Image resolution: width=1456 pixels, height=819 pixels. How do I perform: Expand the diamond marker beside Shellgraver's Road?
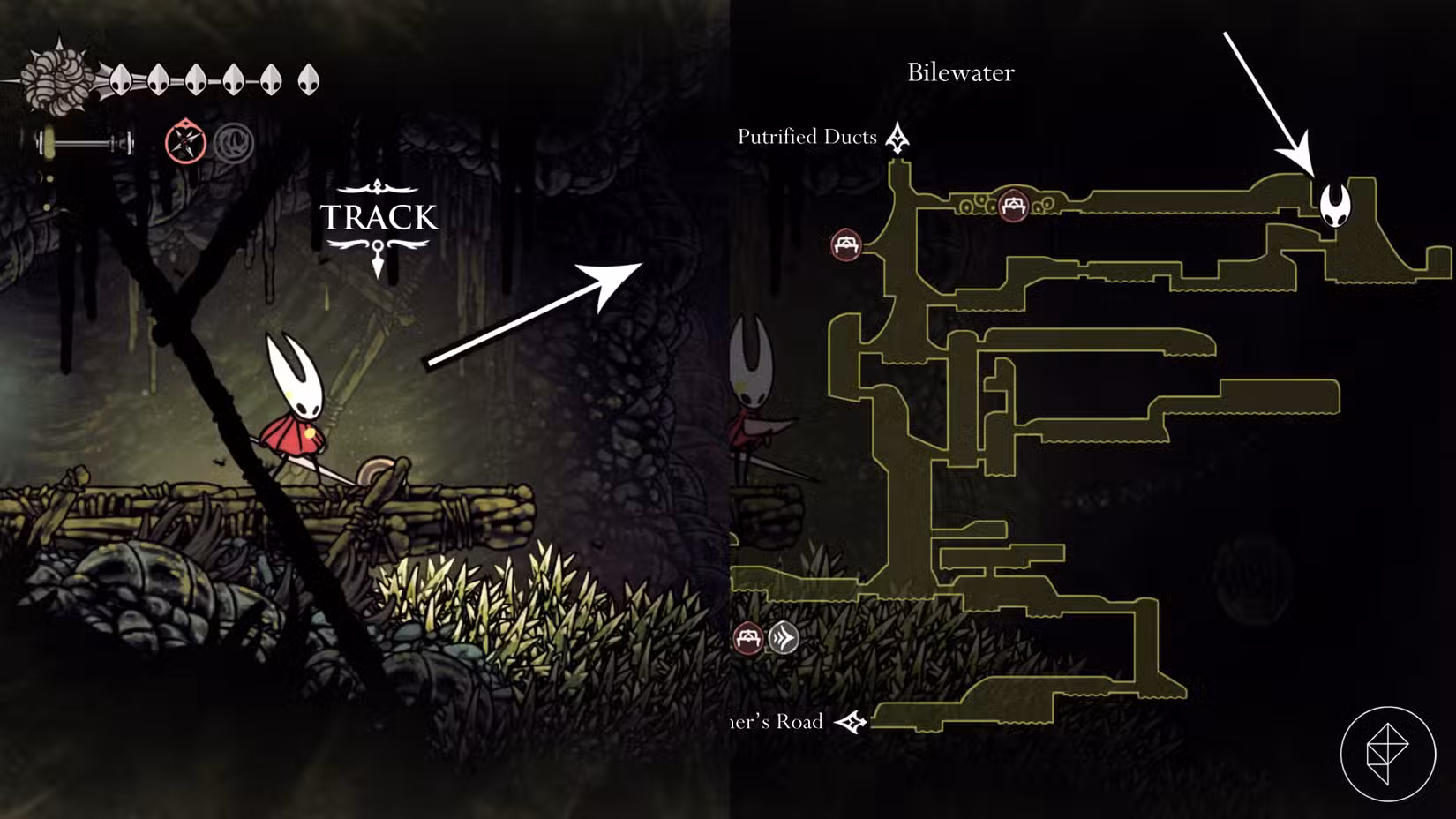click(x=852, y=724)
